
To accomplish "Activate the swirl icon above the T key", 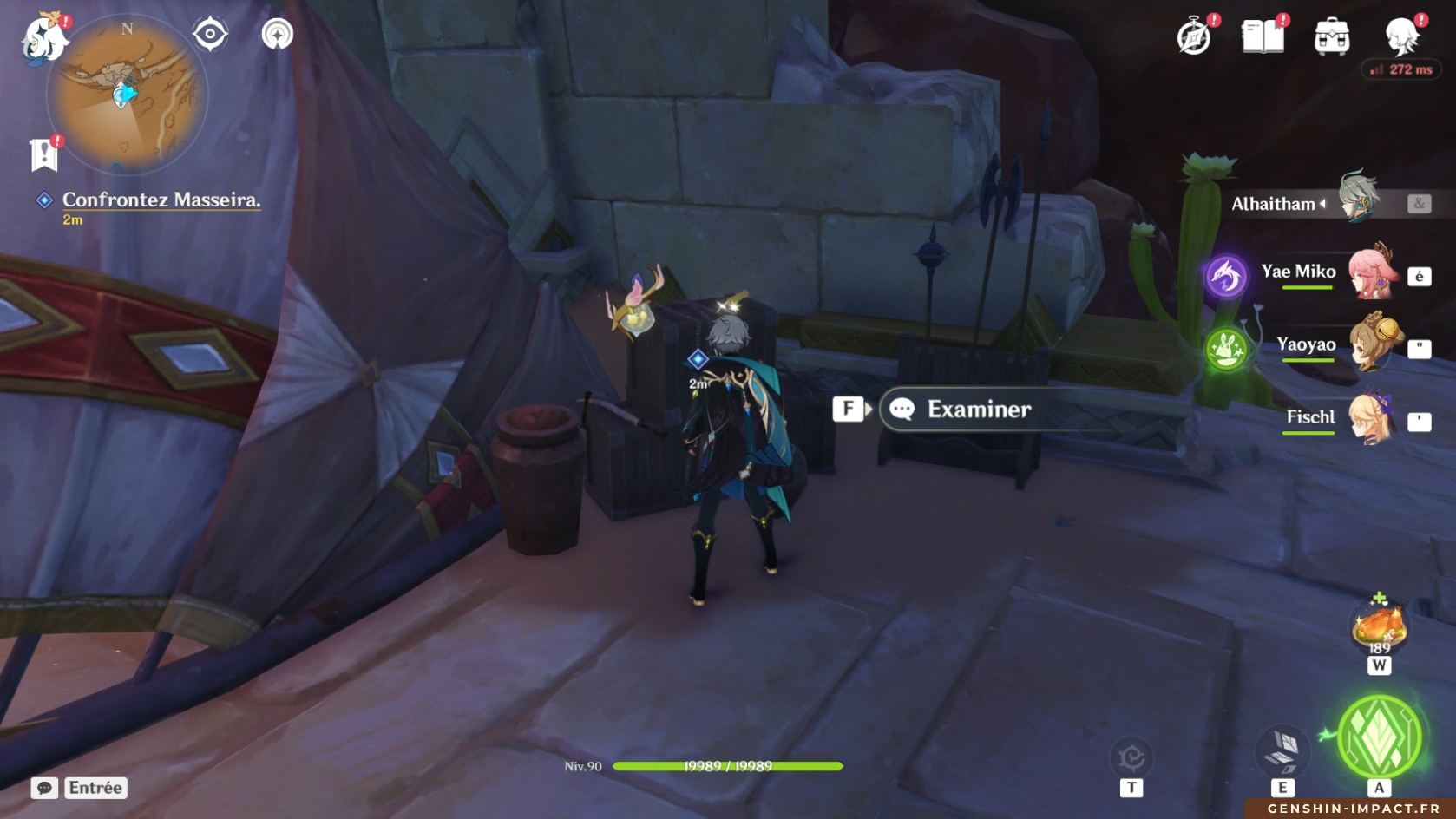I will click(x=1131, y=757).
